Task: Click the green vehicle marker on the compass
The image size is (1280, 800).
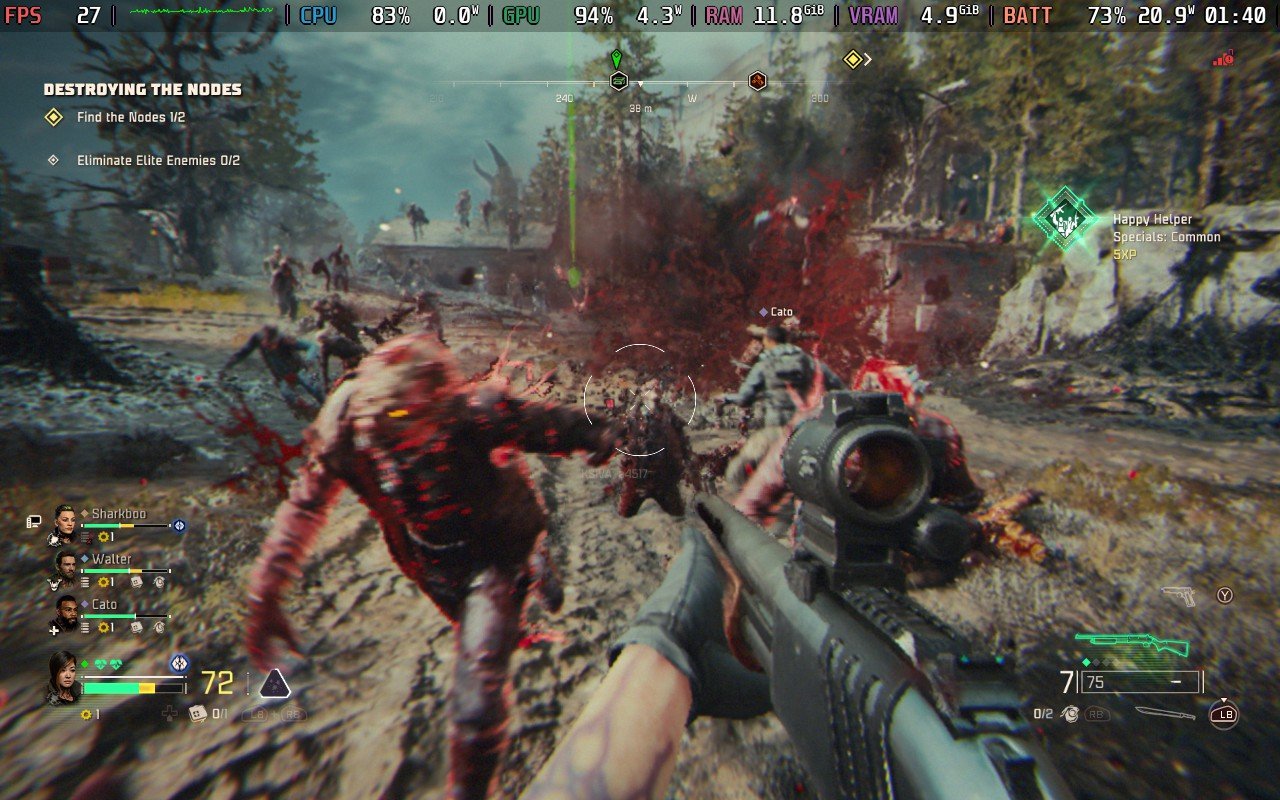Action: (x=618, y=80)
